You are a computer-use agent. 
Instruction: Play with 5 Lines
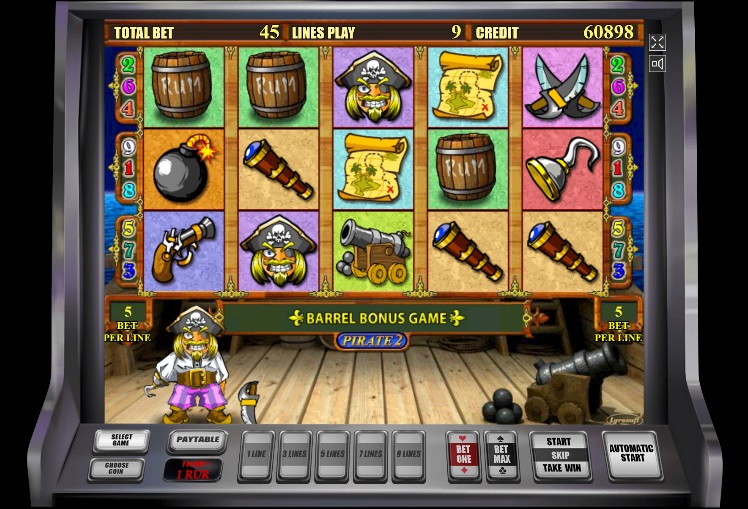[x=332, y=453]
